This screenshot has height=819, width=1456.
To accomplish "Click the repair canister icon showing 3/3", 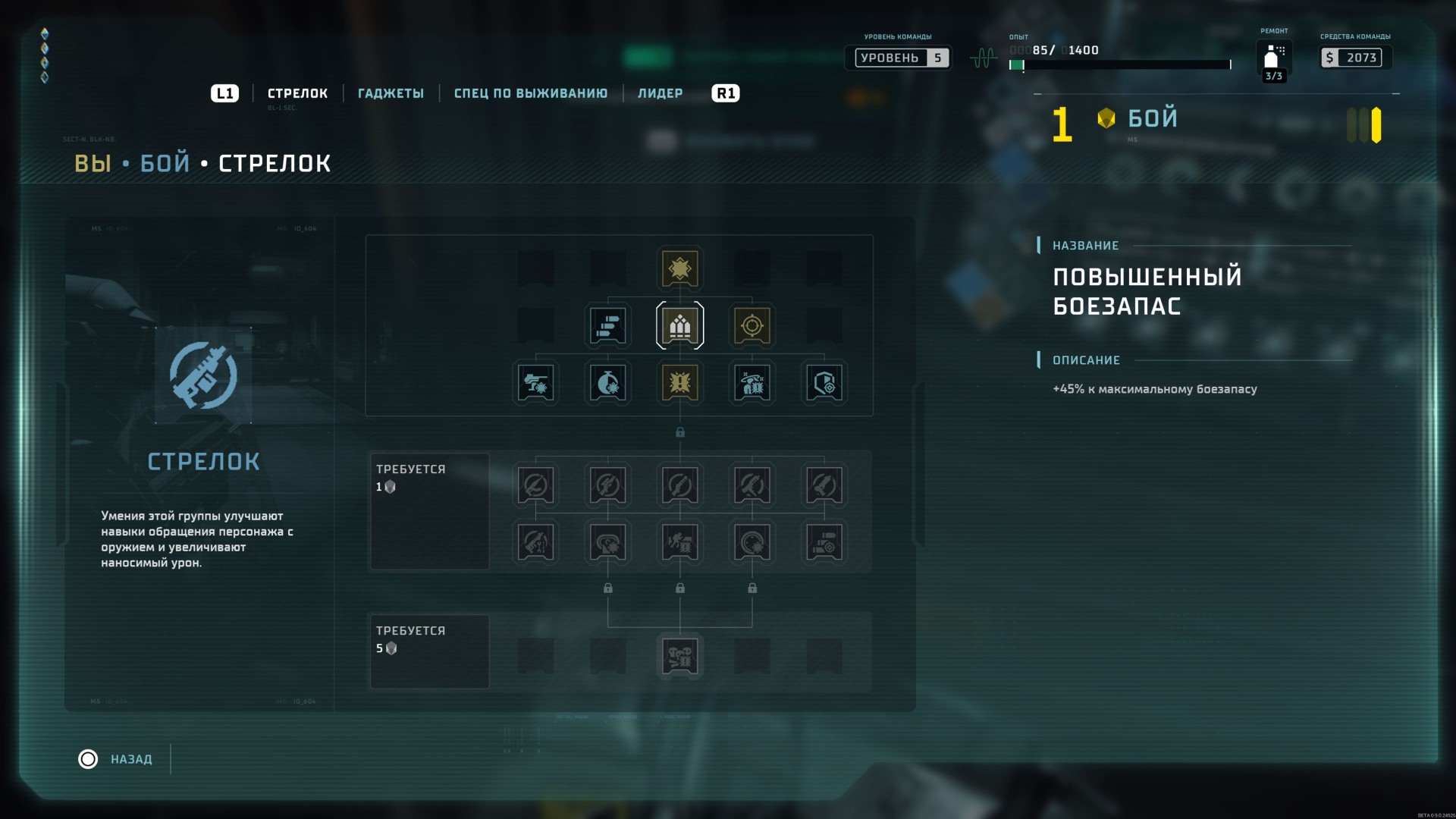I will [1272, 59].
